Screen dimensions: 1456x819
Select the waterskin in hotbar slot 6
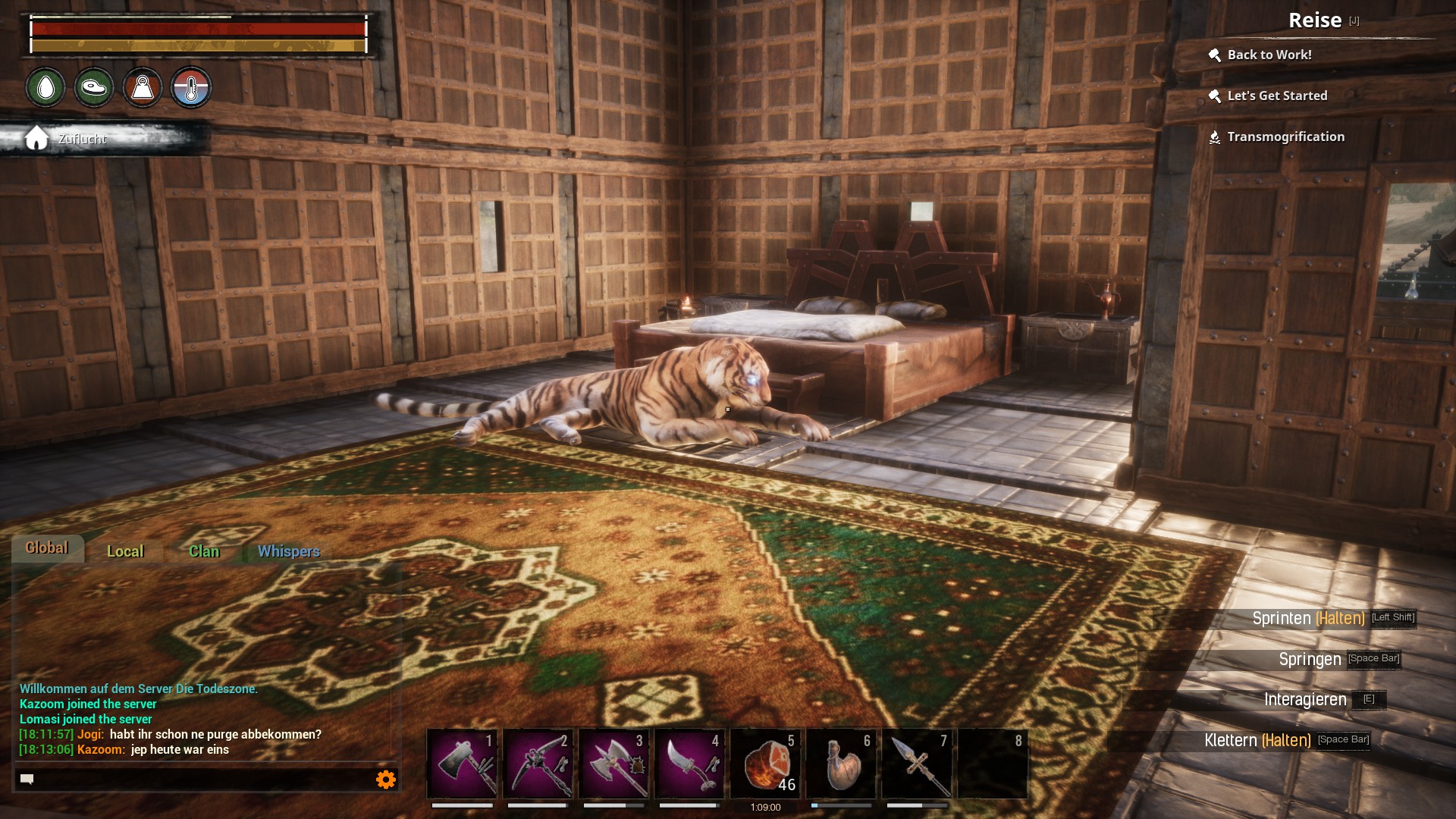(841, 764)
